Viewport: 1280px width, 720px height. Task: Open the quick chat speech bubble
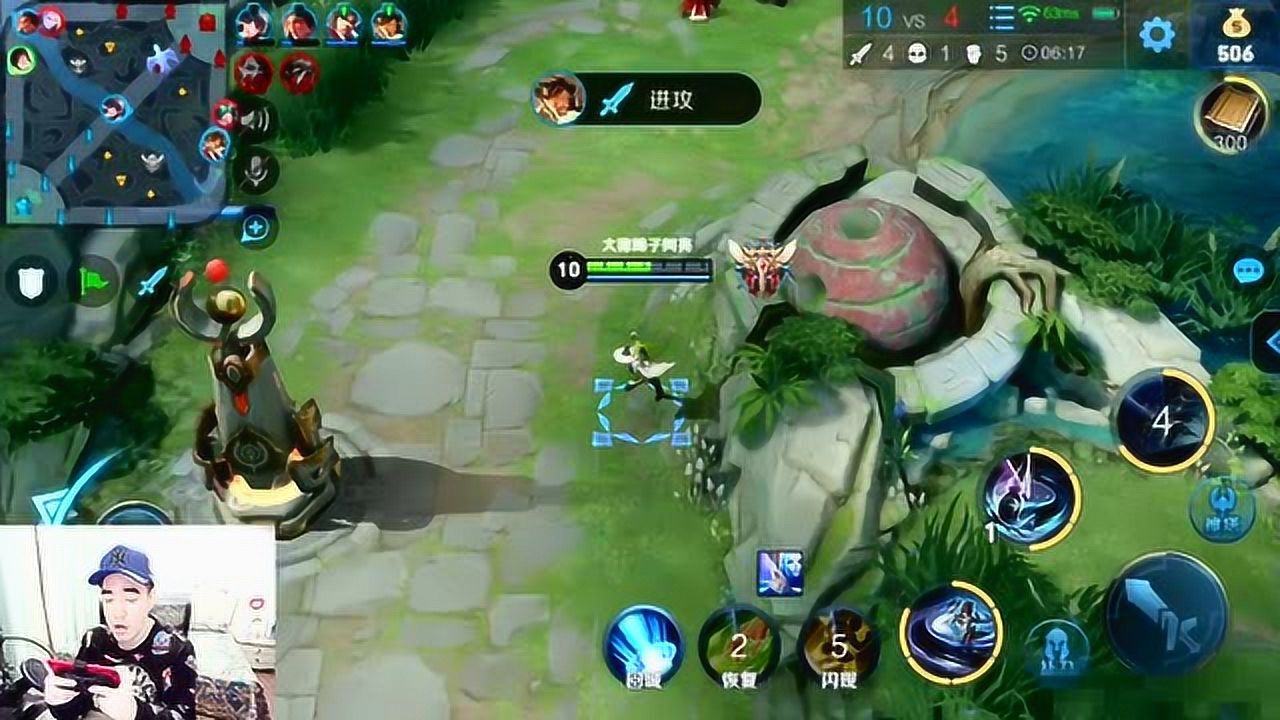pyautogui.click(x=1248, y=272)
